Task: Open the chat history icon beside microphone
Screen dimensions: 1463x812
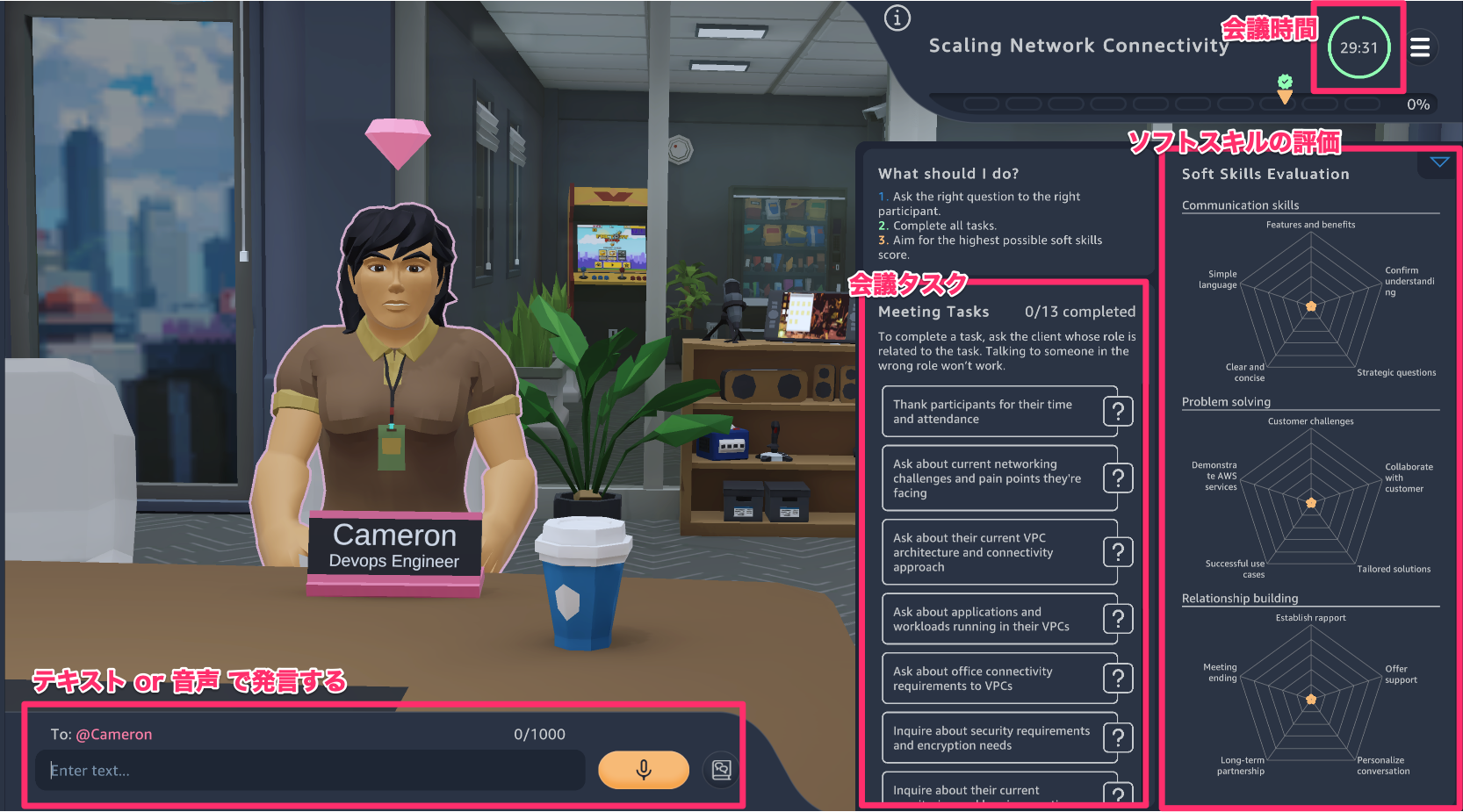Action: tap(721, 770)
